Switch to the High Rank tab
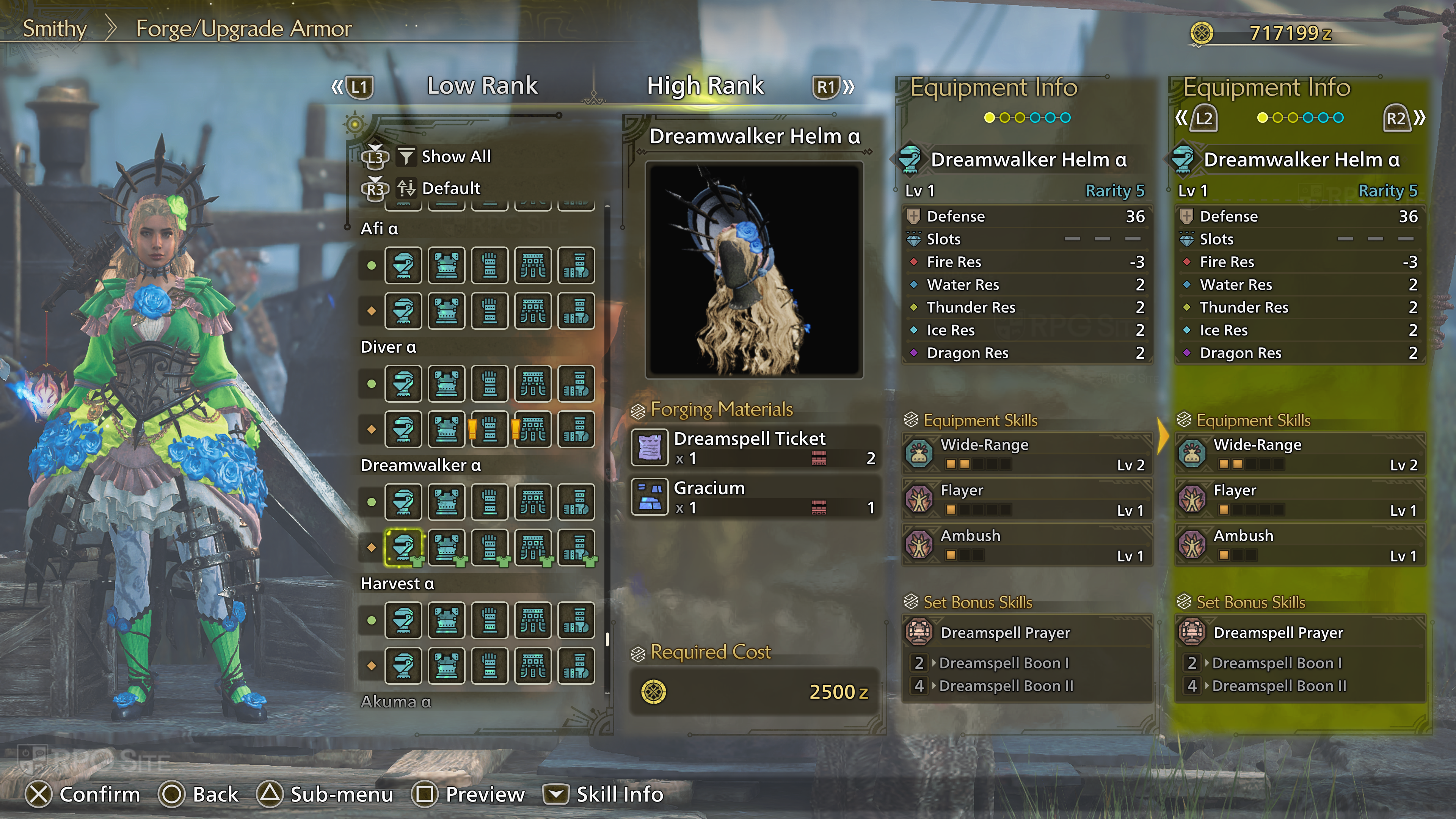Image resolution: width=1456 pixels, height=819 pixels. click(705, 86)
